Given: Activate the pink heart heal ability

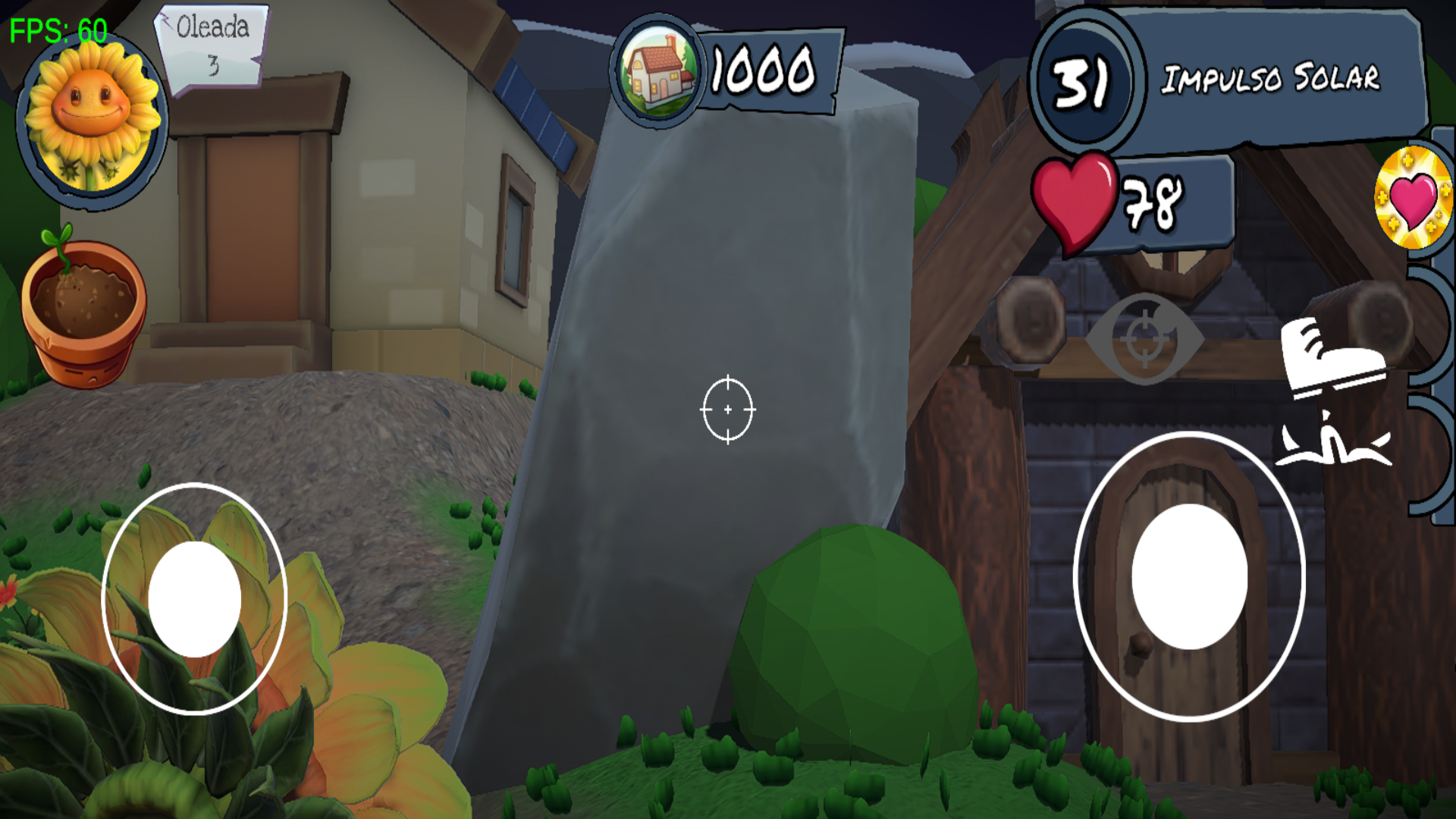Looking at the screenshot, I should (x=1412, y=199).
